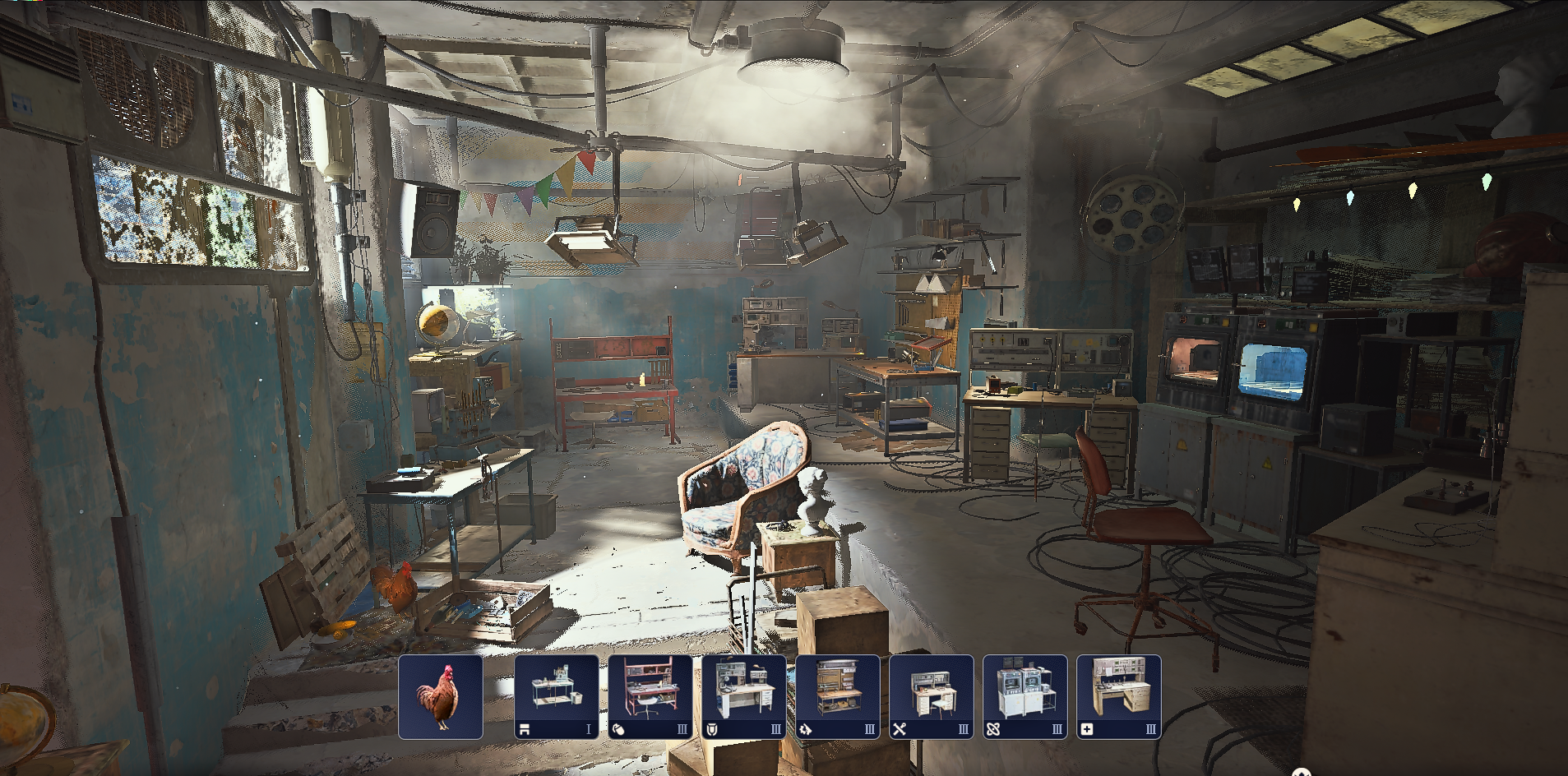Select the armor shield workstation tile
The width and height of the screenshot is (1568, 776).
pos(744,697)
